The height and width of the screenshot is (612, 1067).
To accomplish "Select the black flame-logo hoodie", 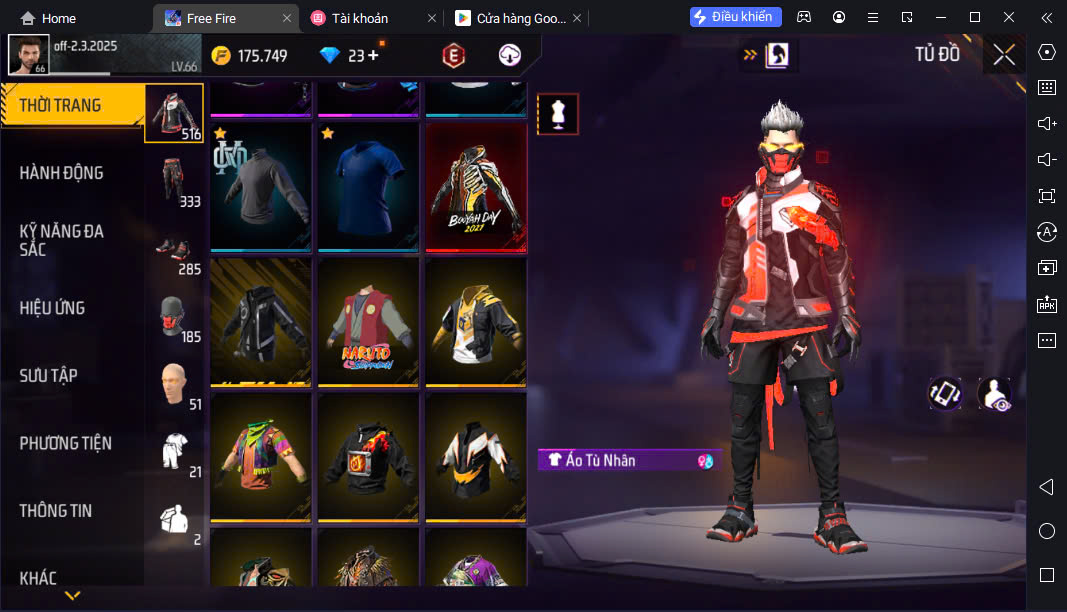I will coord(368,456).
